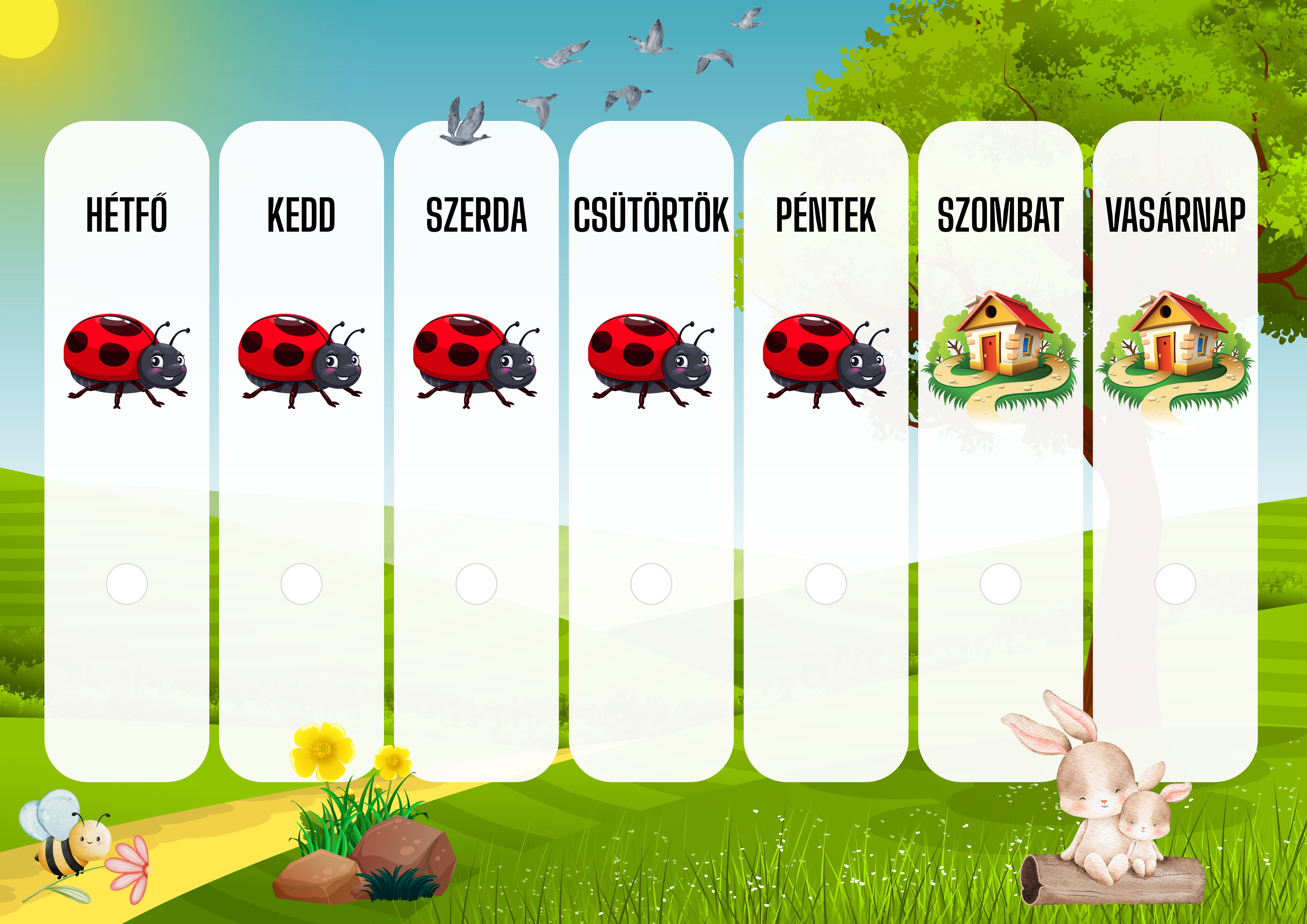Tick the circle in the Hétfő column
Screen dimensions: 1307x924
127,584
